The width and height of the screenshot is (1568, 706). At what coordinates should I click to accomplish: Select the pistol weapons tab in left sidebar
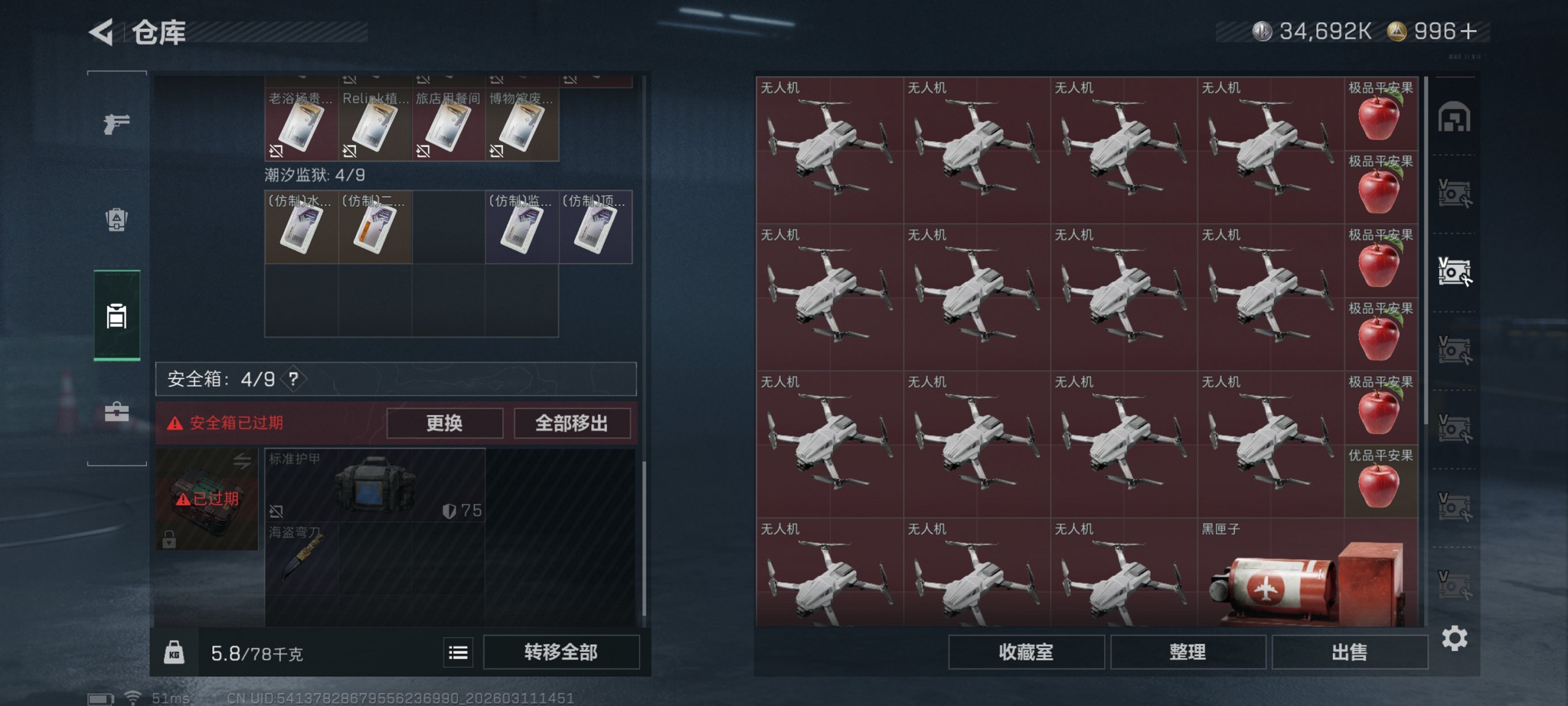click(116, 123)
